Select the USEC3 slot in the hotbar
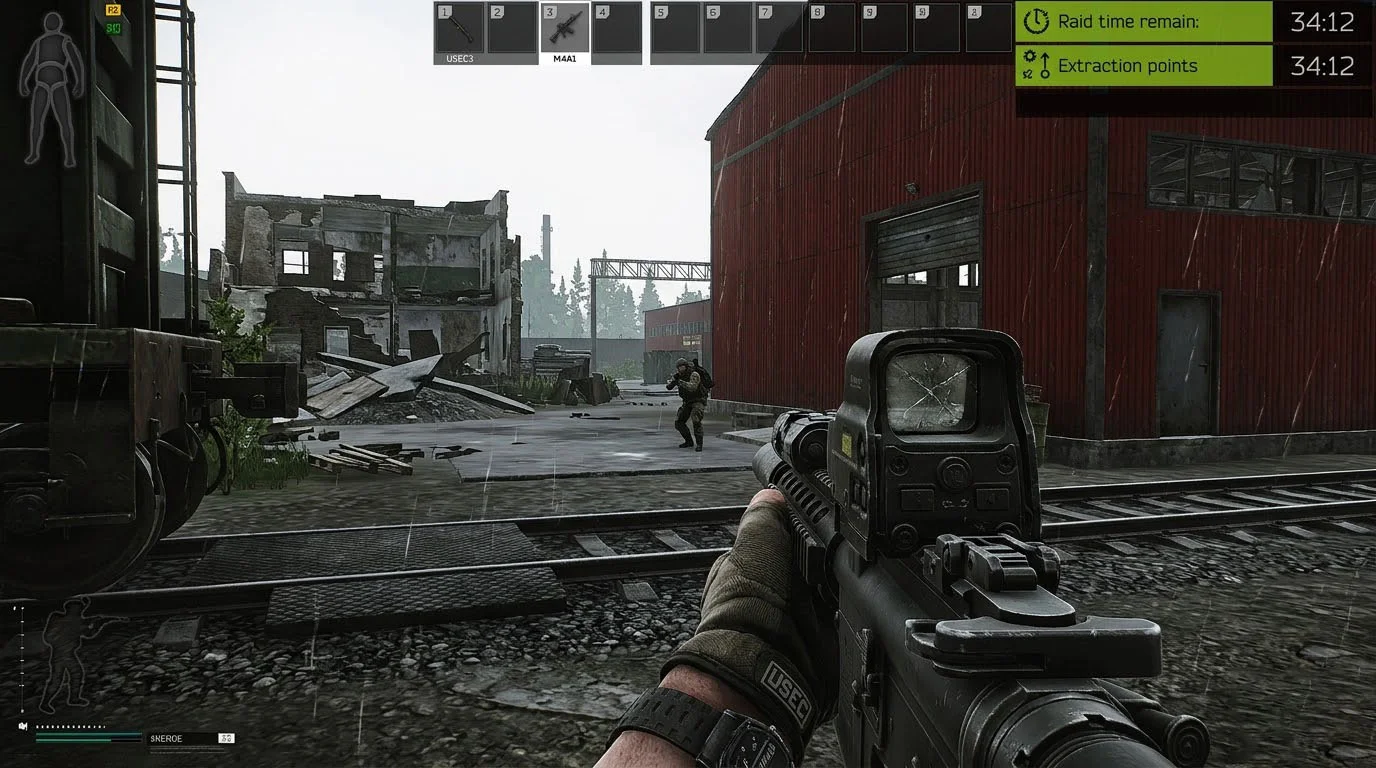The image size is (1376, 768). click(459, 28)
